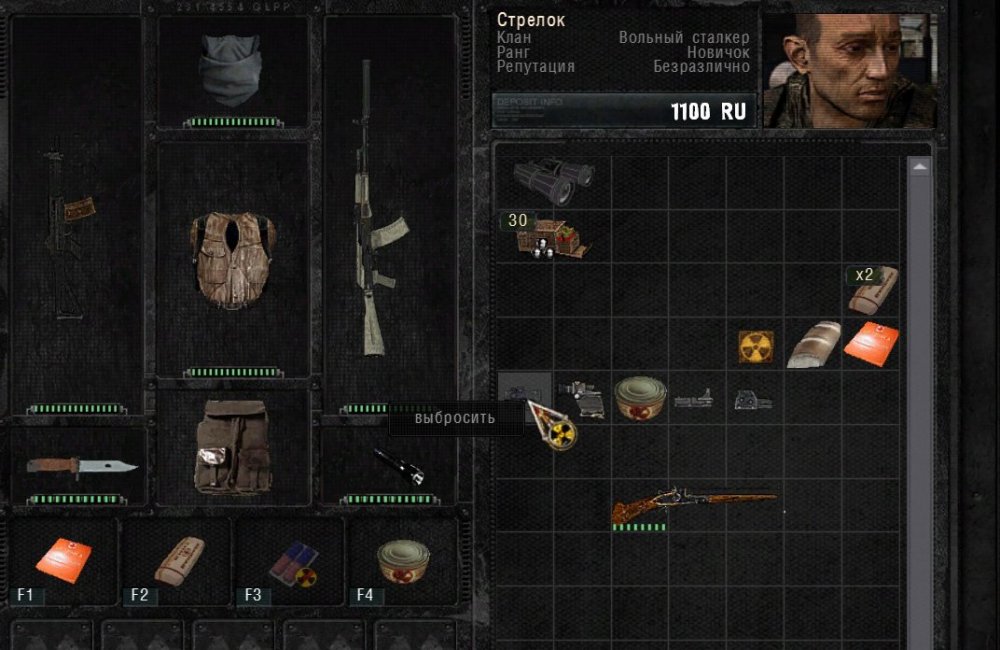Click the equipped brown vest armor
Screen dimensions: 1000x650
tap(233, 258)
